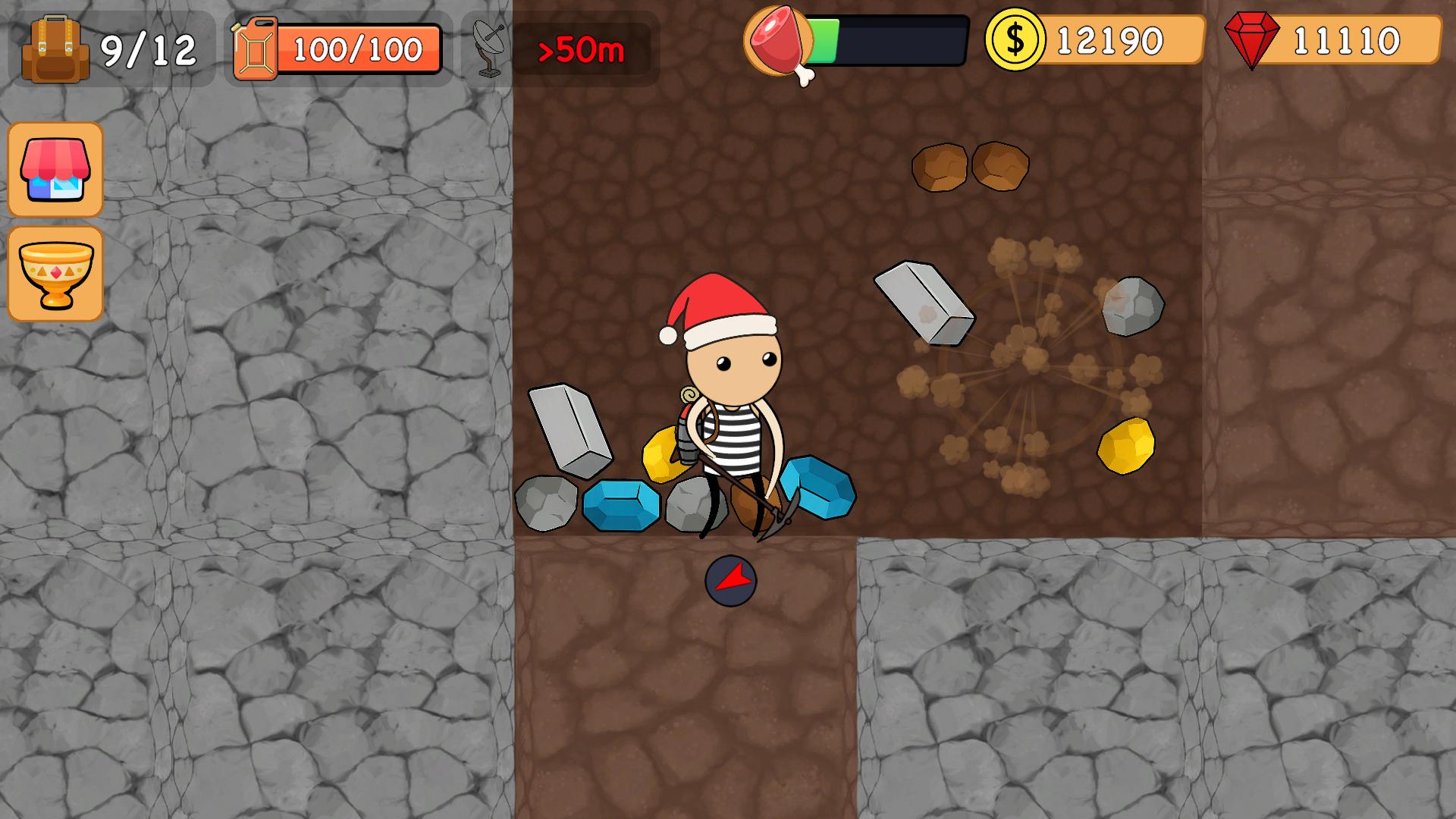Screen dimensions: 1456x819
Task: Click the red gem currency icon
Action: [1253, 38]
